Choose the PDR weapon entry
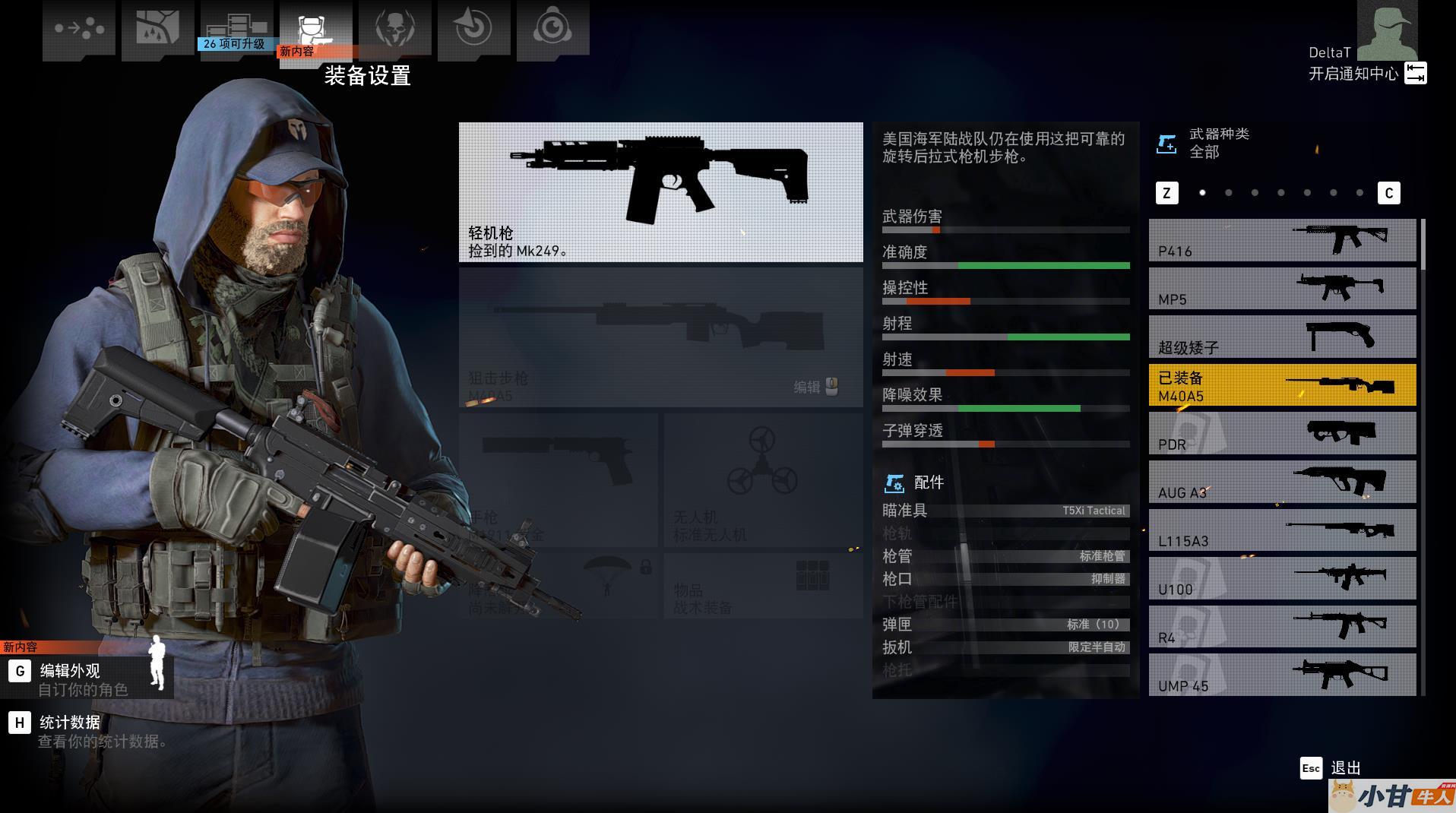This screenshot has width=1456, height=813. click(x=1282, y=434)
